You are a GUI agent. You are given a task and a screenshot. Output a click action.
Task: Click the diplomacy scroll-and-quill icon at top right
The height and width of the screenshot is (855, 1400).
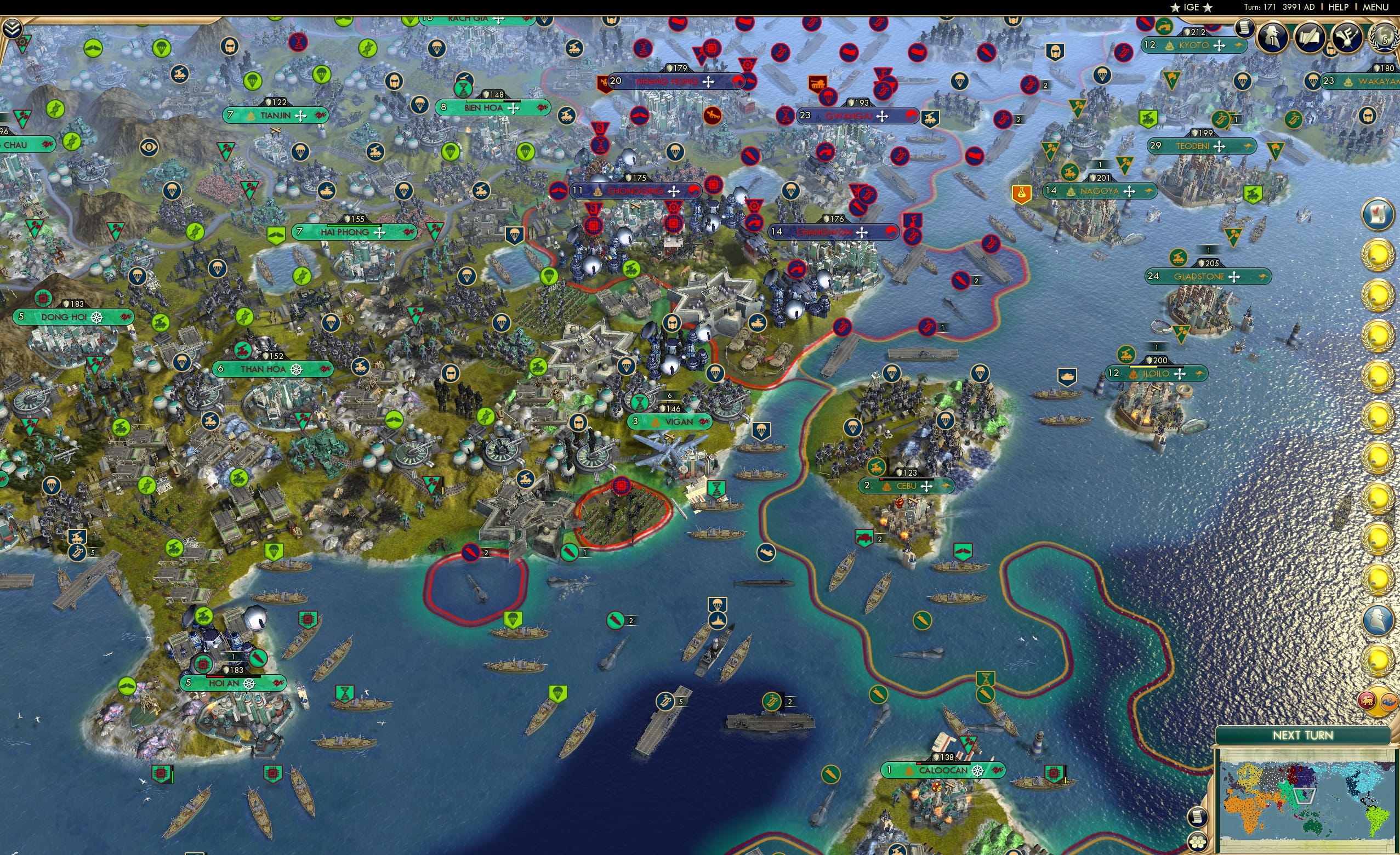click(1310, 38)
